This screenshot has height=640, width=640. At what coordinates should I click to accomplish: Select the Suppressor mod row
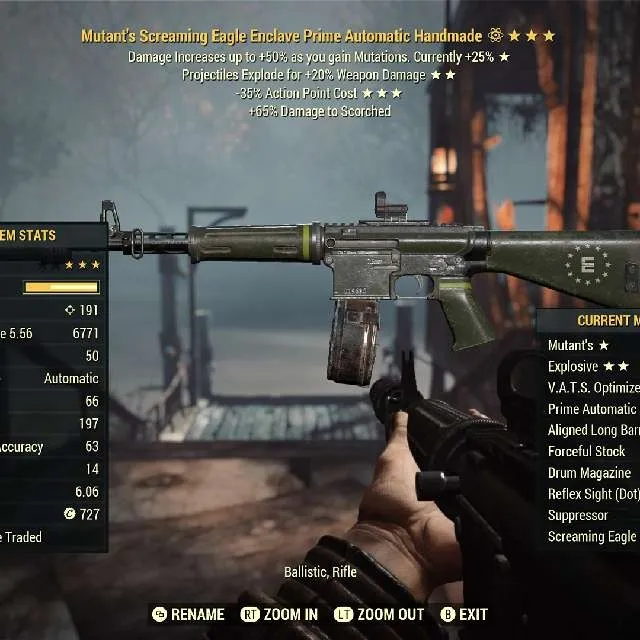(578, 515)
